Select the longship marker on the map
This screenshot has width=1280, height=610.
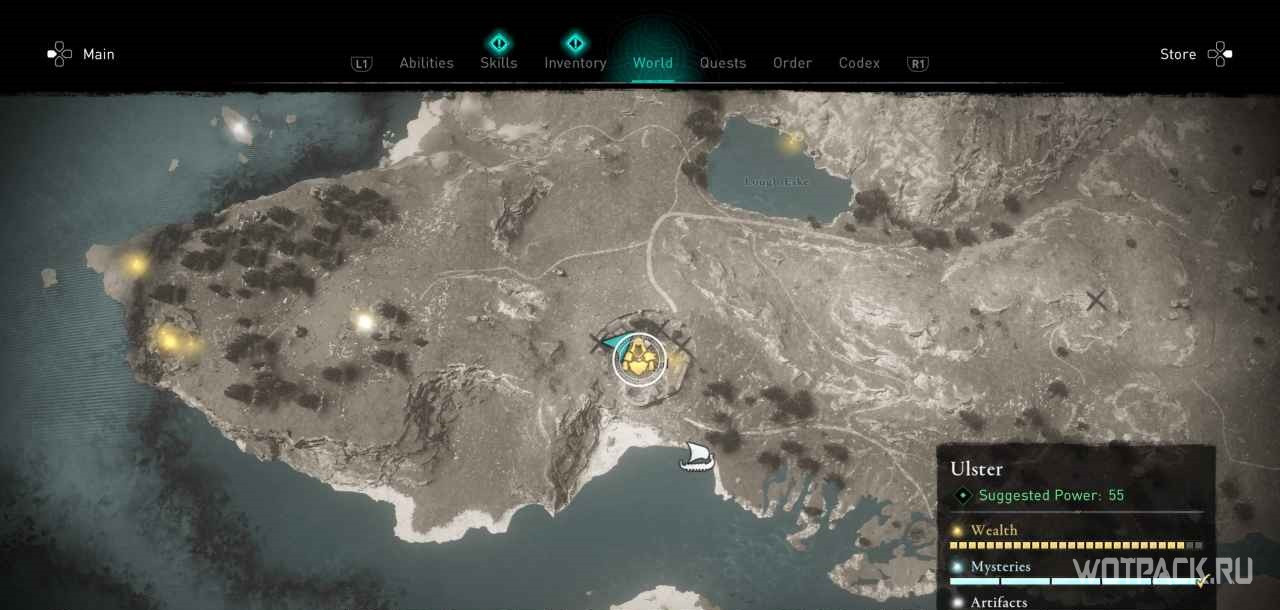(697, 457)
